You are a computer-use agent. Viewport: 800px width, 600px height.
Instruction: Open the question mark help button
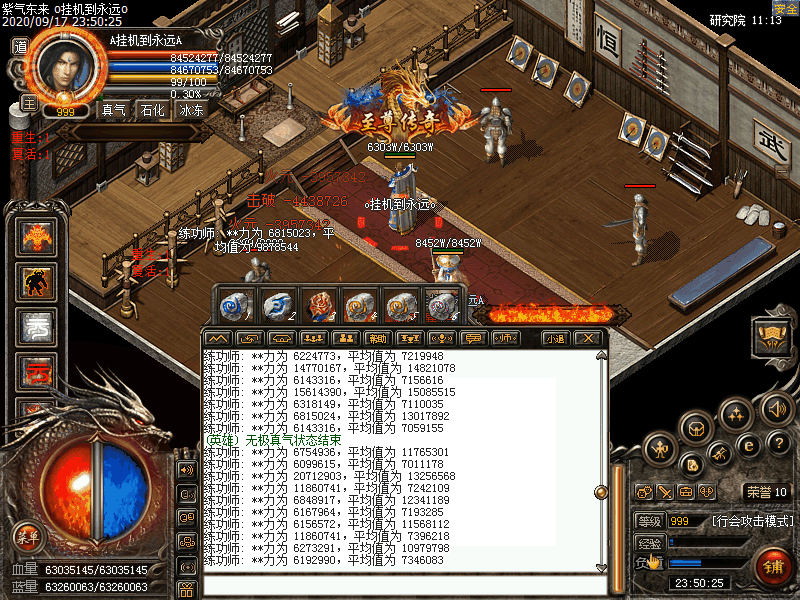[x=780, y=442]
